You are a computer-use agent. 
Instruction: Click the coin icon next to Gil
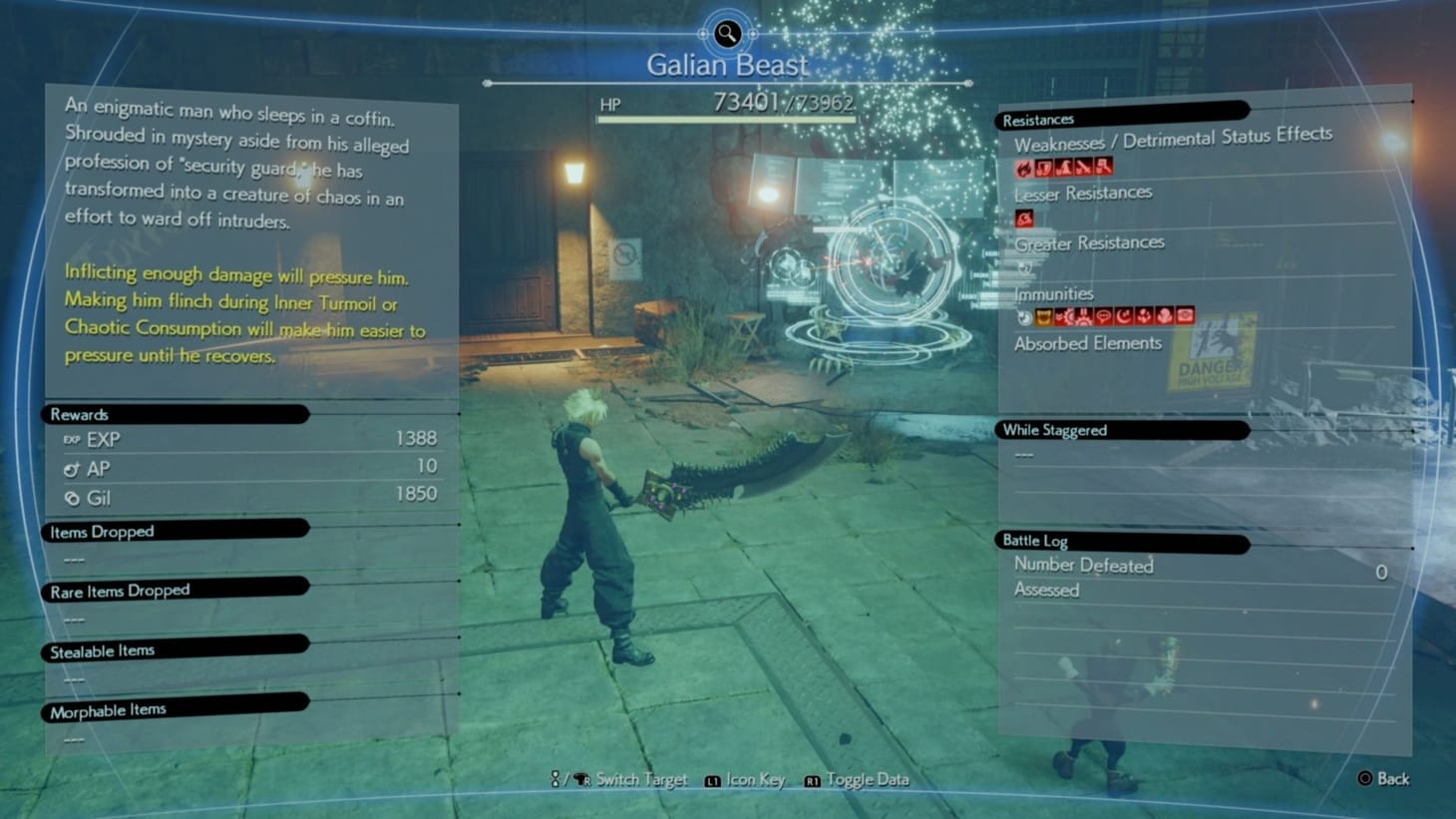(70, 498)
